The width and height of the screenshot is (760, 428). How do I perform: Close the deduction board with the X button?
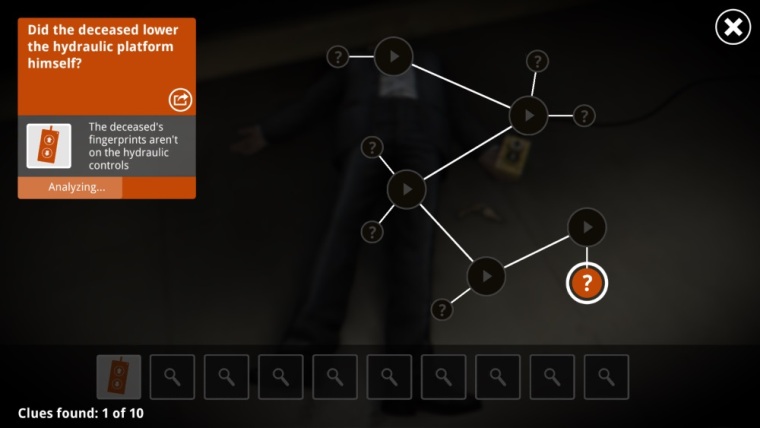[x=733, y=27]
